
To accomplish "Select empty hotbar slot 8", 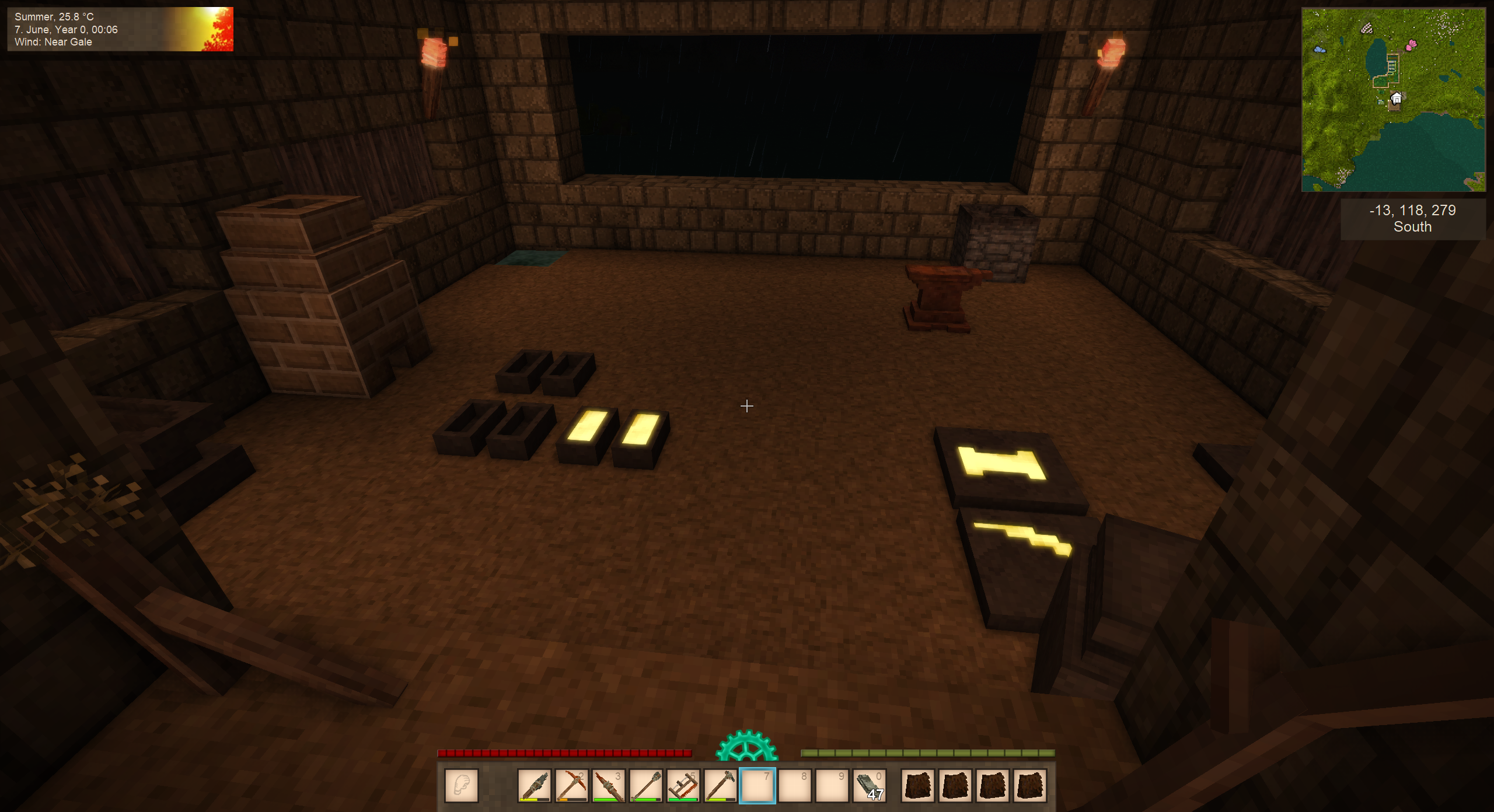I will [795, 785].
